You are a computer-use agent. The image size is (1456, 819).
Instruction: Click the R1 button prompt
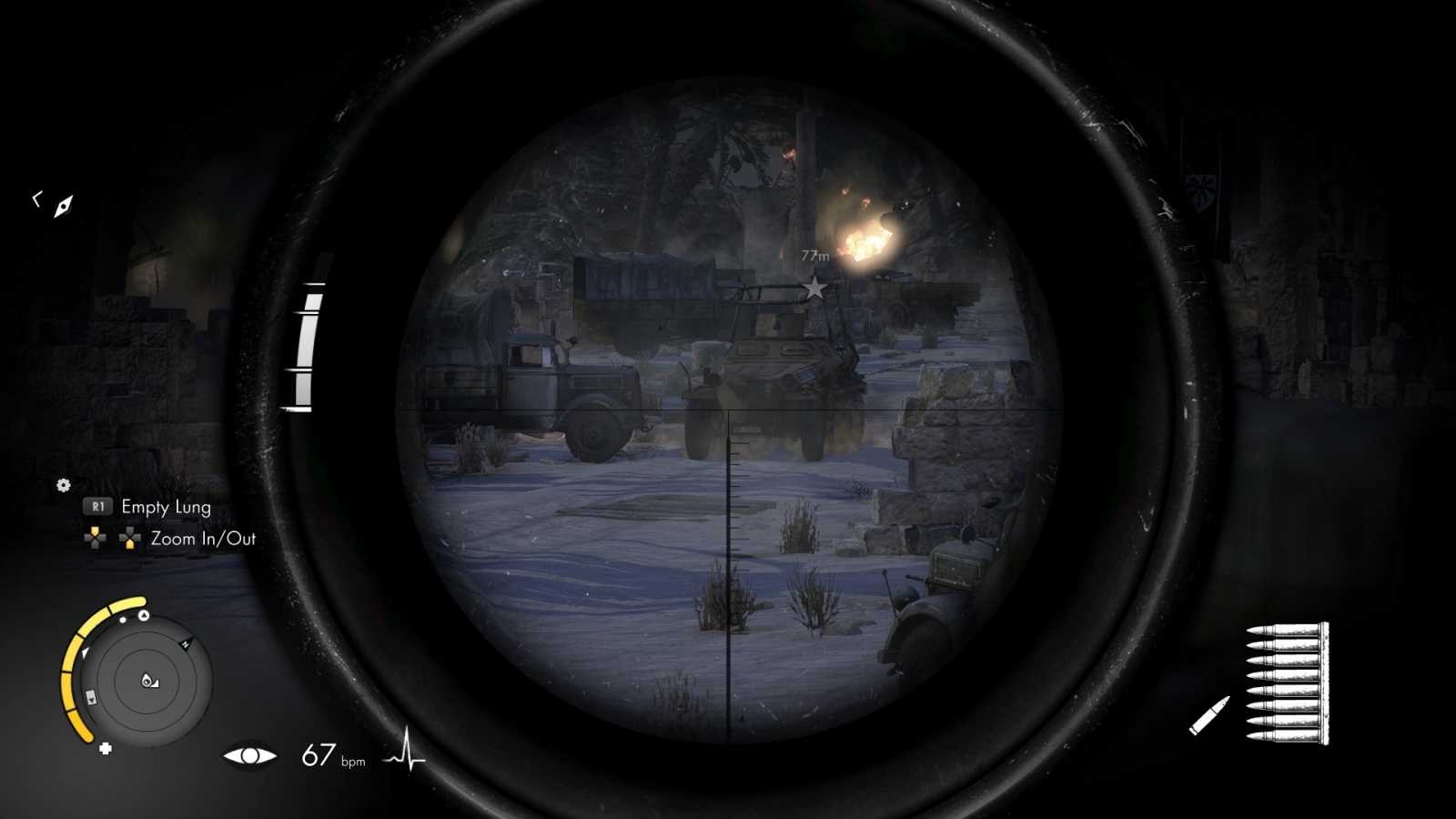(x=97, y=507)
